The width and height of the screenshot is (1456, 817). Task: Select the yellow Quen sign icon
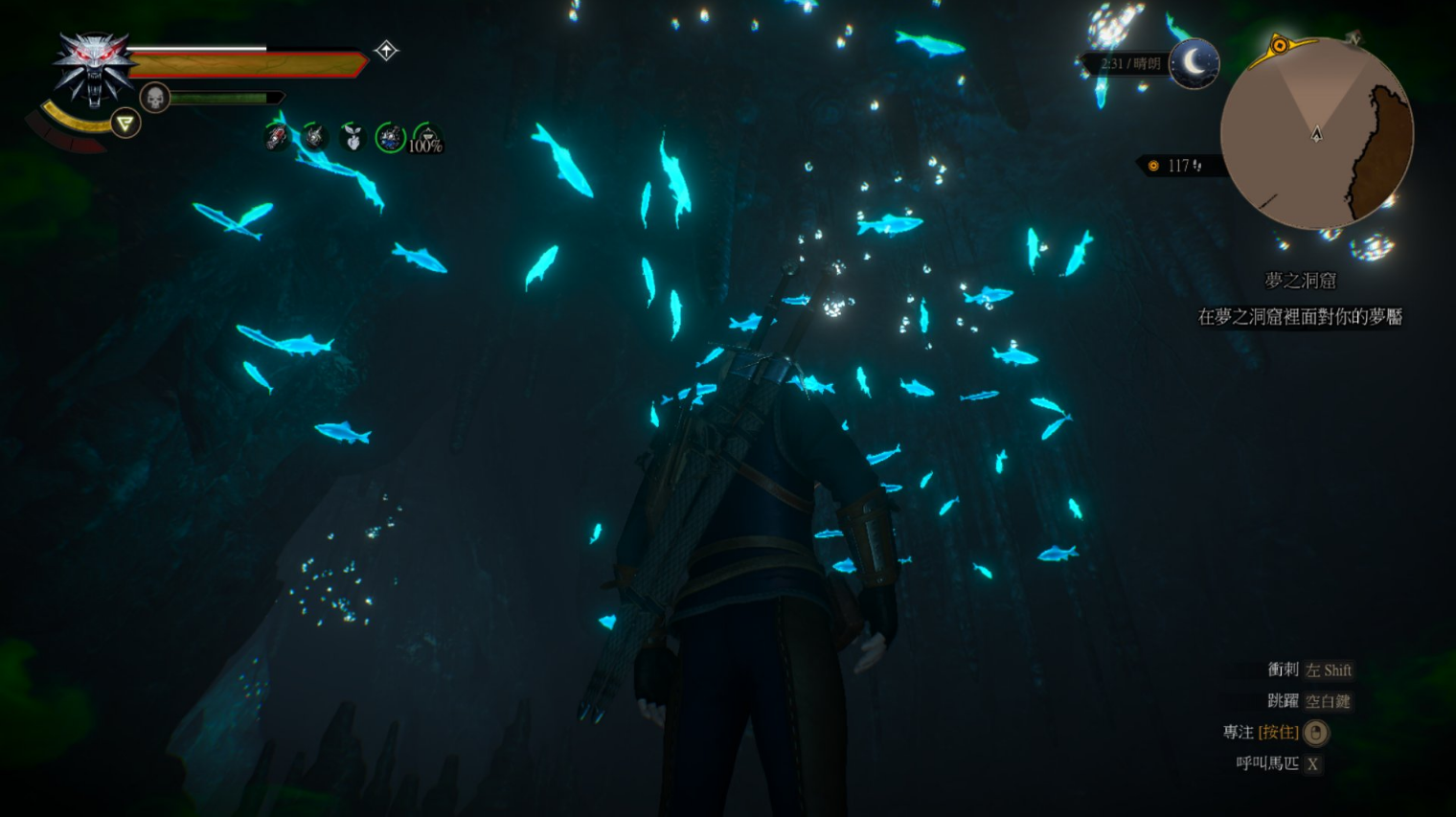(x=125, y=123)
